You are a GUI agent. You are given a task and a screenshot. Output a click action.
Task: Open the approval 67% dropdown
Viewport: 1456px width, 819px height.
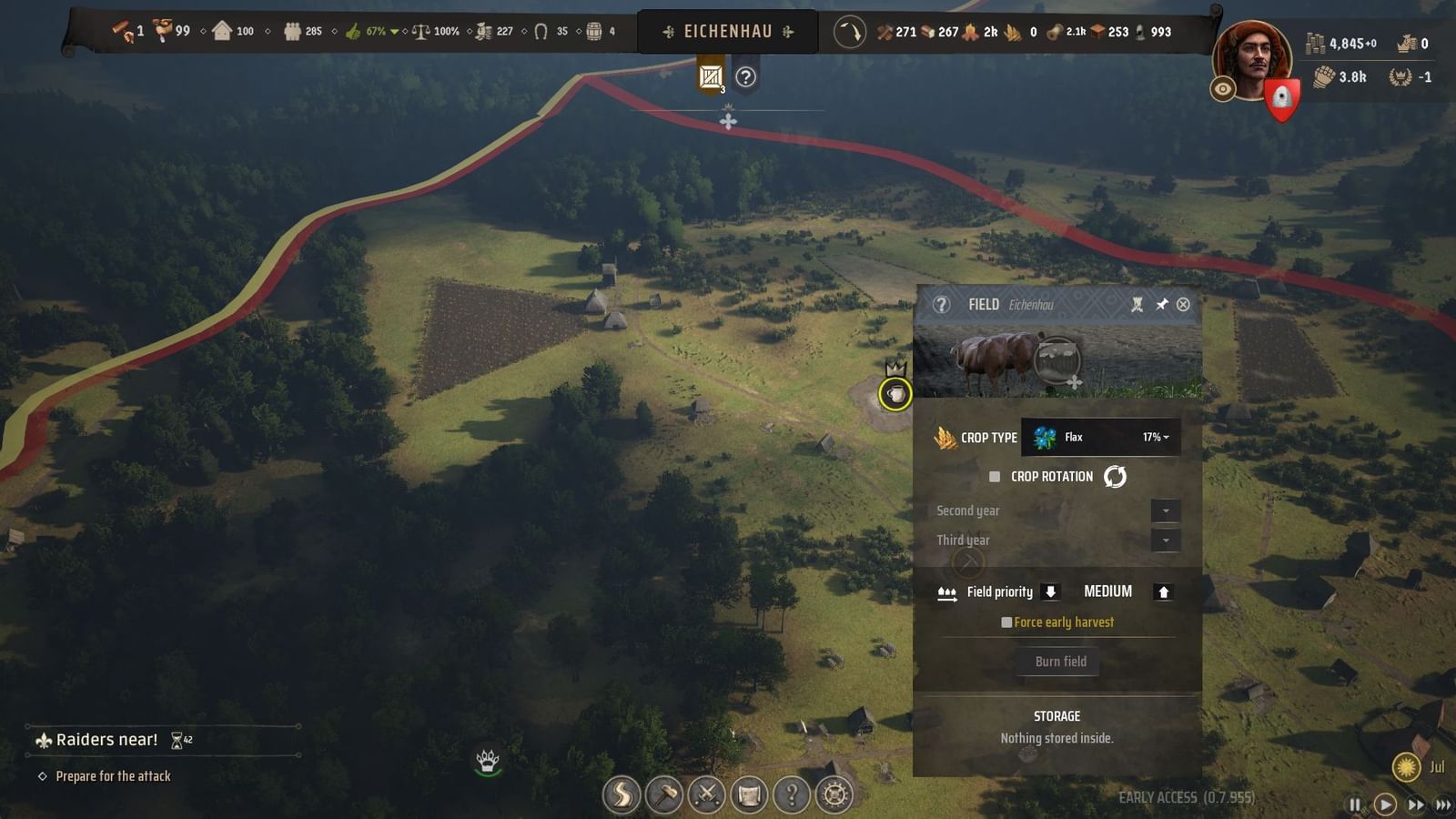[392, 31]
